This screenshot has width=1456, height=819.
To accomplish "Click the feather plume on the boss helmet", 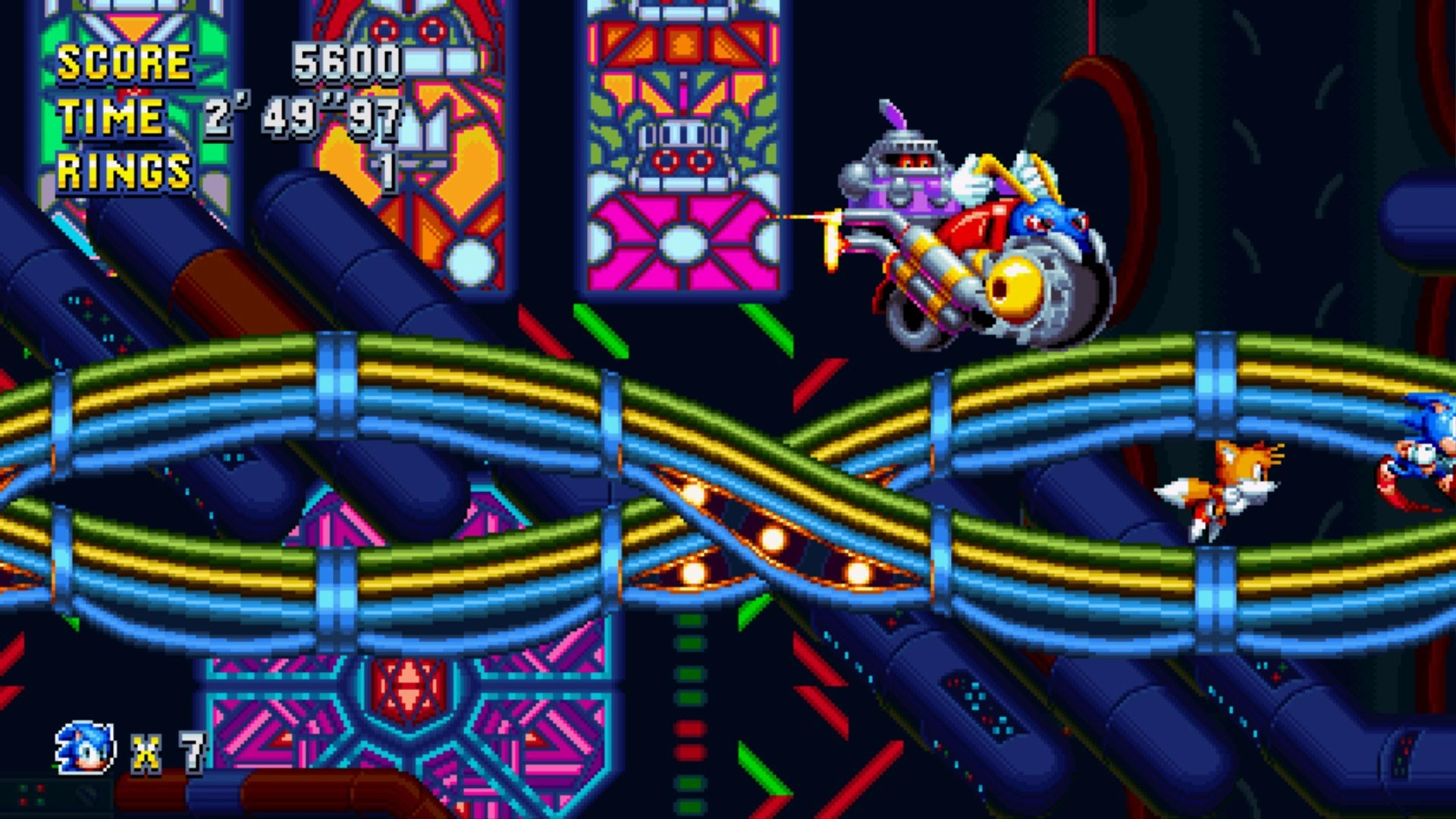I will [895, 114].
